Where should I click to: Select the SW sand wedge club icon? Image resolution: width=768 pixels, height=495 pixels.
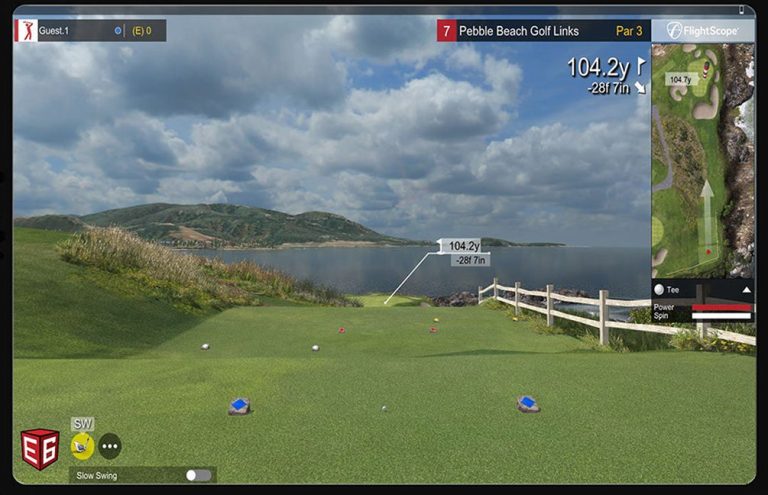tap(82, 445)
